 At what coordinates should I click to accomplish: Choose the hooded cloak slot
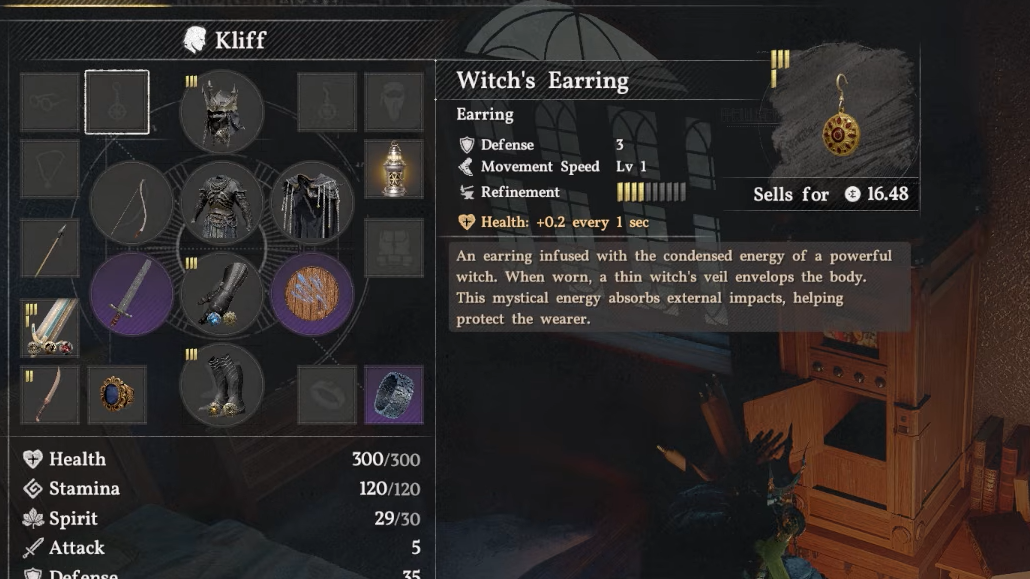[x=311, y=202]
